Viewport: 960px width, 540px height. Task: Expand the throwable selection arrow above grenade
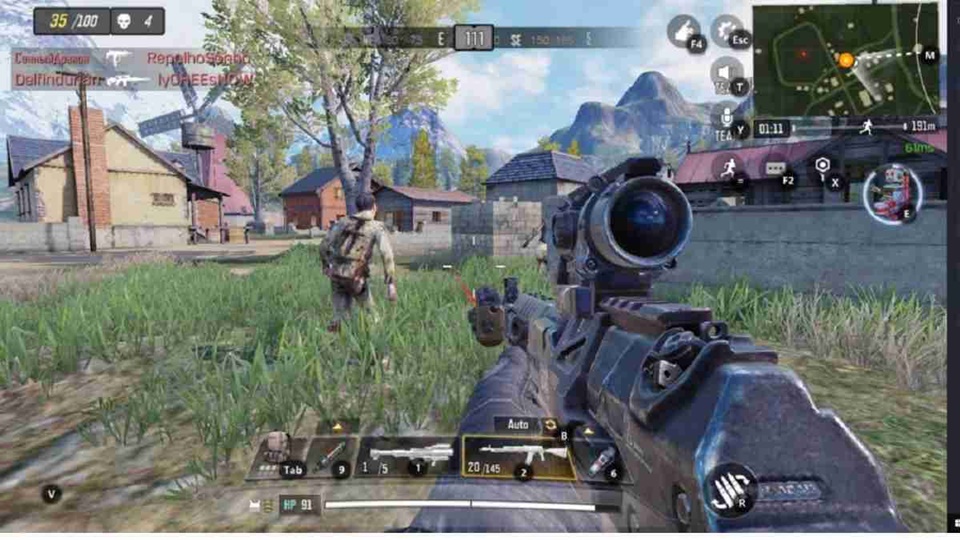[590, 431]
